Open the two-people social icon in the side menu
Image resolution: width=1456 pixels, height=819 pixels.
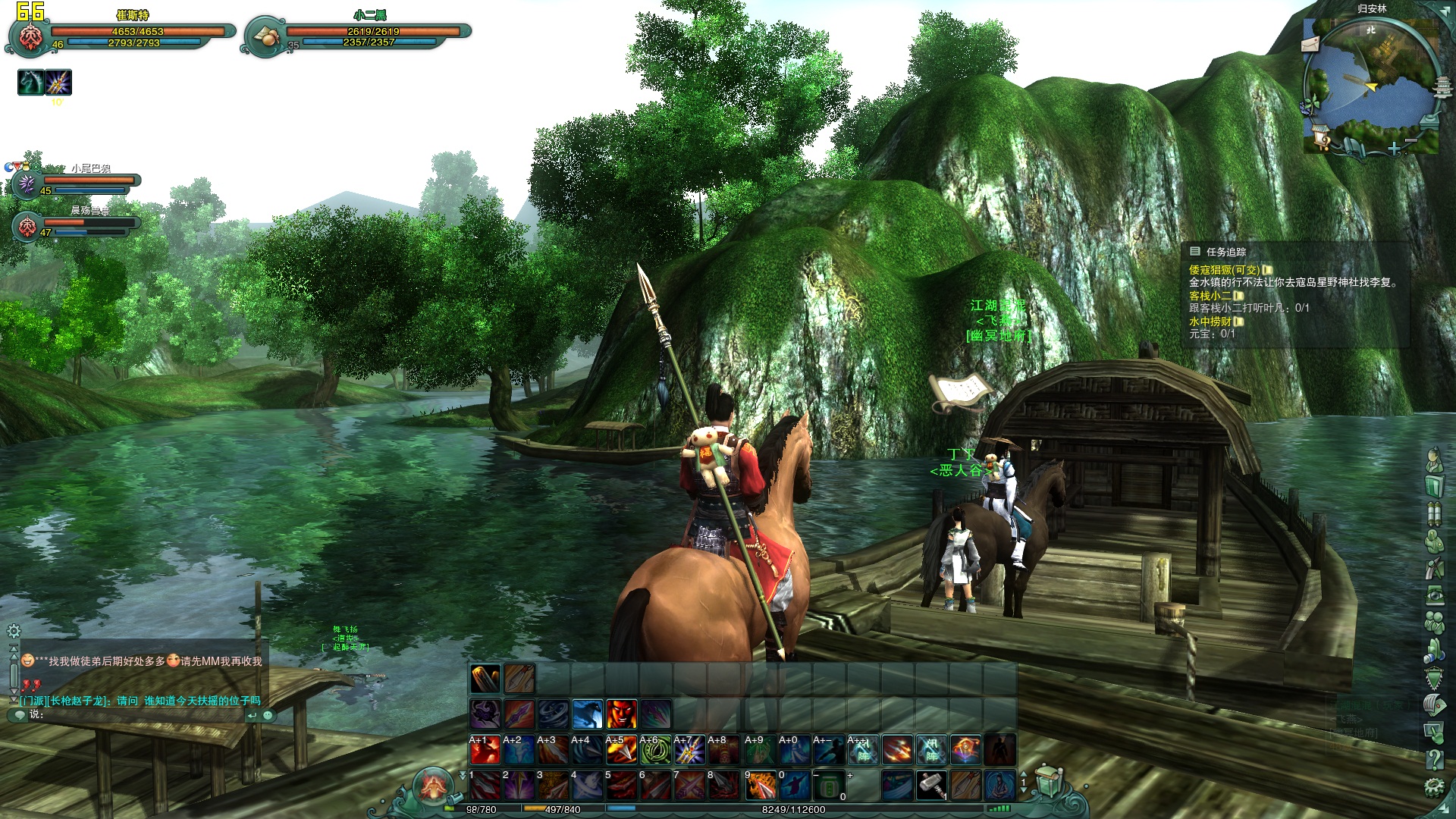point(1433,622)
